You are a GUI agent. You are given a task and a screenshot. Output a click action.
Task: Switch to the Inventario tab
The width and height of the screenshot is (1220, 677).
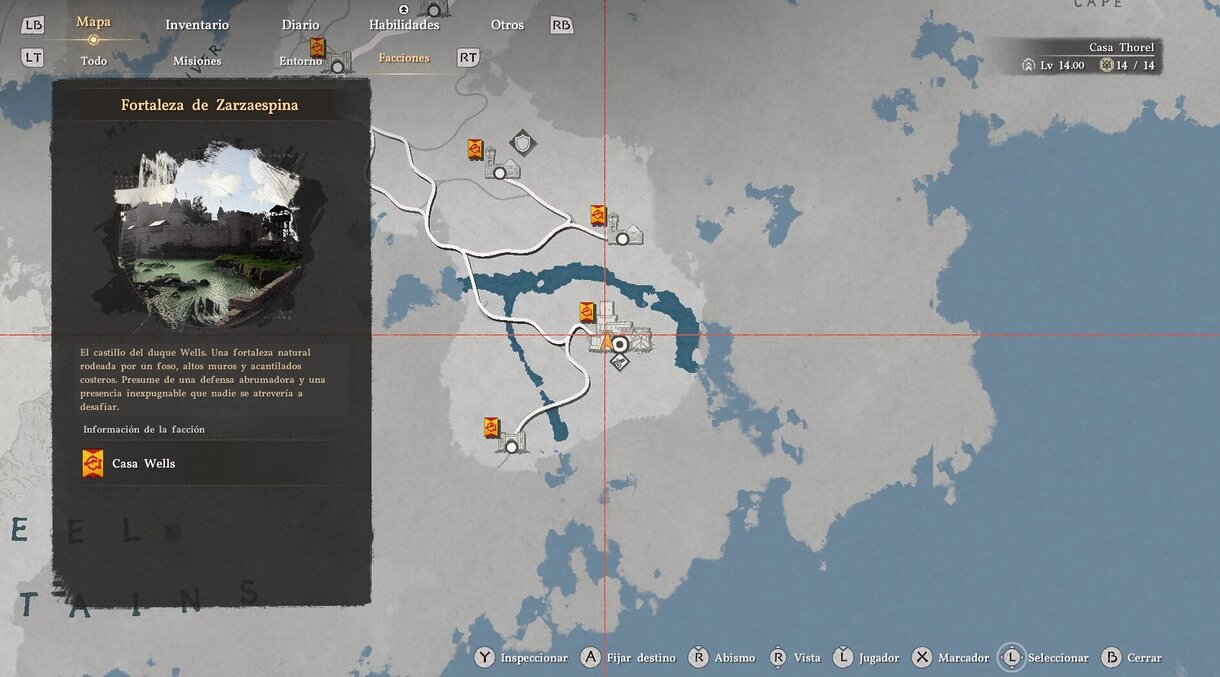tap(197, 25)
